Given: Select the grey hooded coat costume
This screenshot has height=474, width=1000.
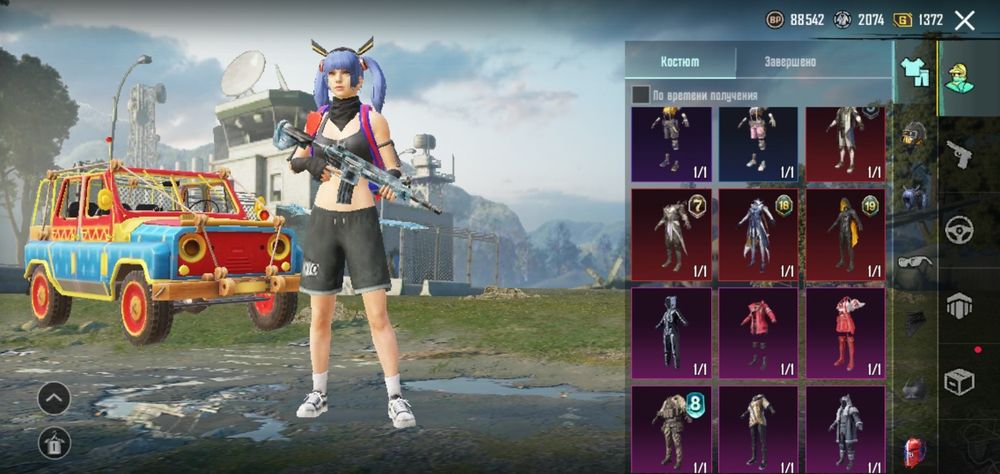Looking at the screenshot, I should (845, 429).
